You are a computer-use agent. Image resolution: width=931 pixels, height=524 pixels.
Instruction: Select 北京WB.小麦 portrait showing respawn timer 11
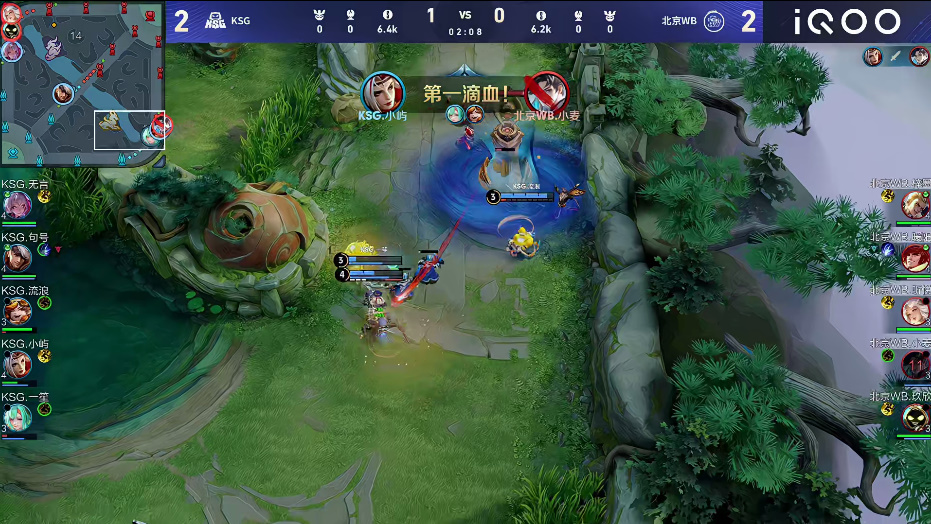click(915, 365)
